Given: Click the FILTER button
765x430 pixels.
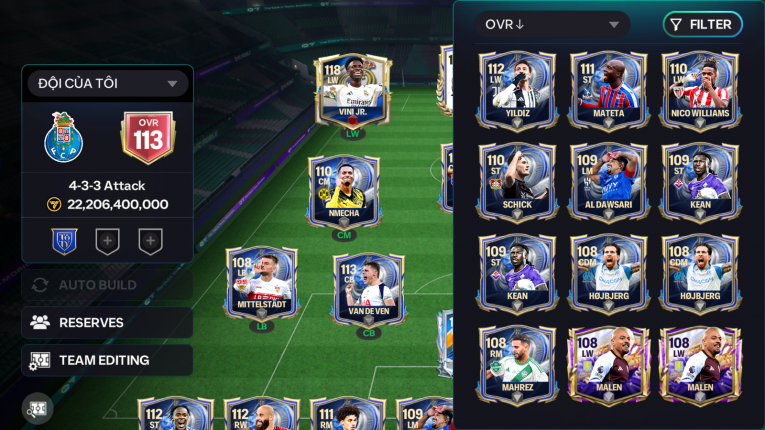Looking at the screenshot, I should (702, 25).
